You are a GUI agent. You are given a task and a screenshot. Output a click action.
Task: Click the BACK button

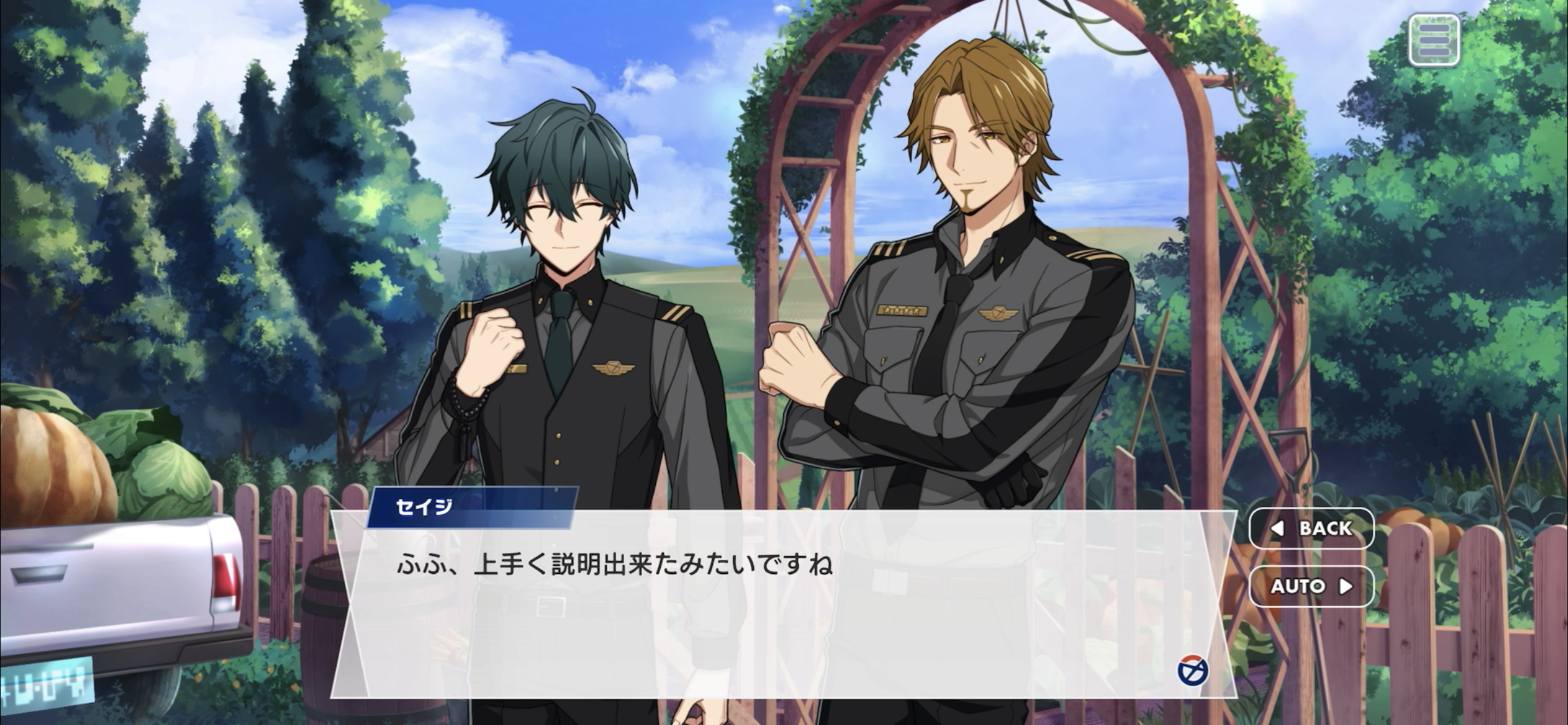click(x=1312, y=528)
